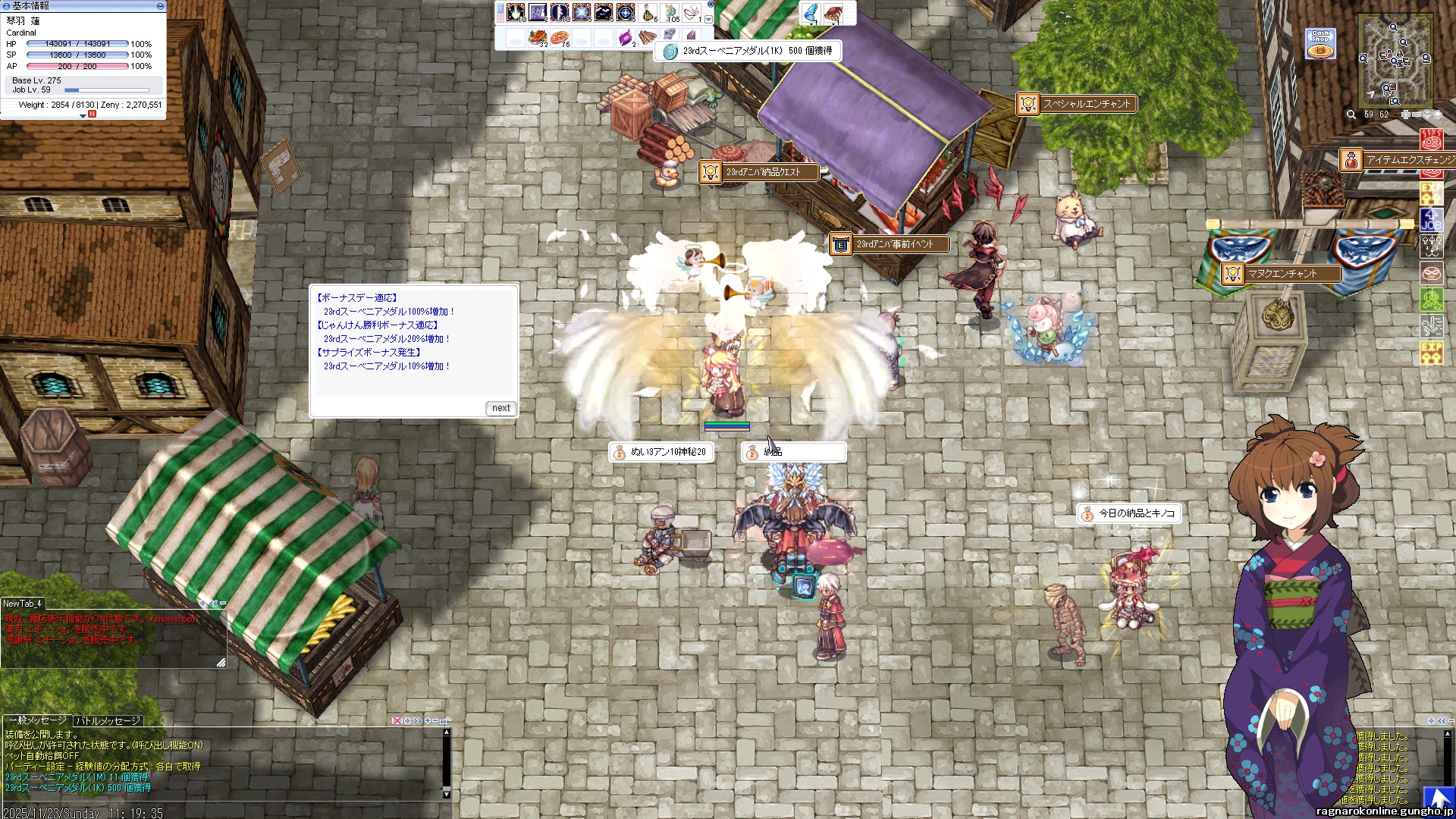Zoom in the minimap with plus button

click(x=1405, y=115)
